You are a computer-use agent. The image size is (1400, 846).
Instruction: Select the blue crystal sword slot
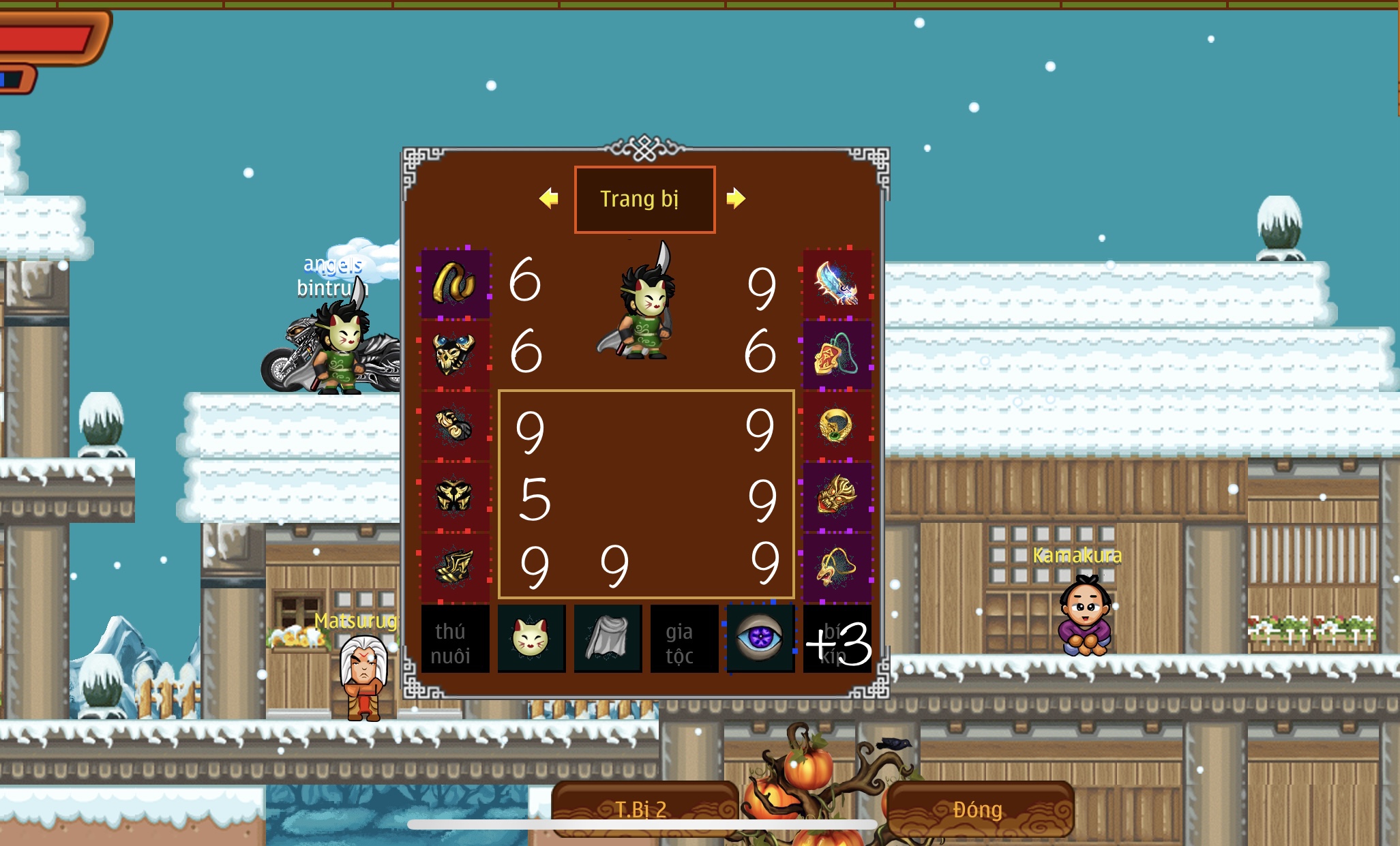[x=837, y=284]
